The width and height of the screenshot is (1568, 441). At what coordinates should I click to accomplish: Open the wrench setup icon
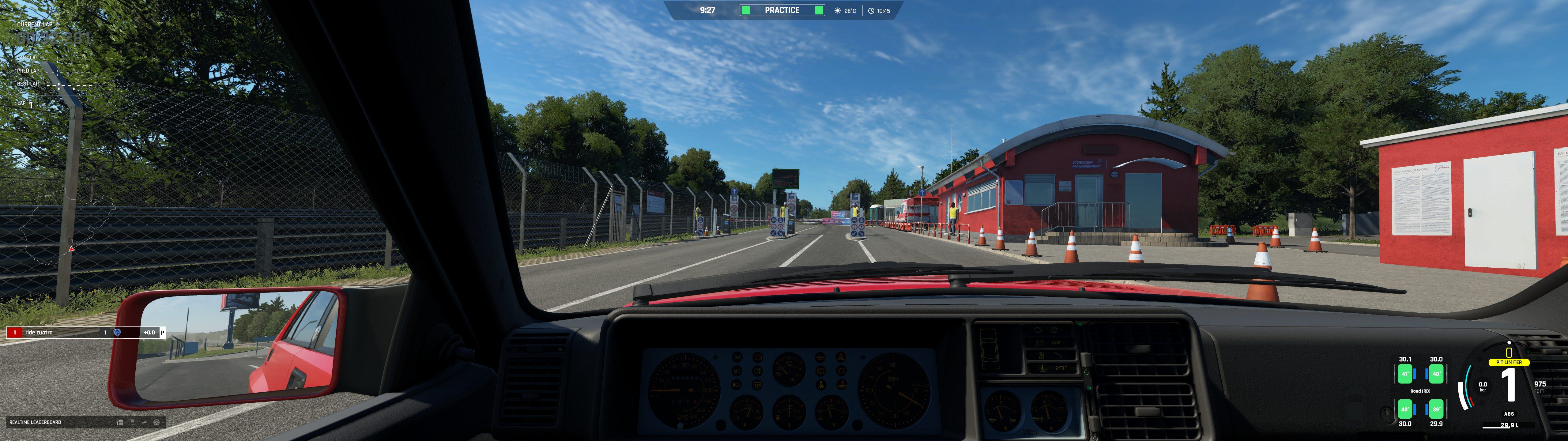[144, 422]
